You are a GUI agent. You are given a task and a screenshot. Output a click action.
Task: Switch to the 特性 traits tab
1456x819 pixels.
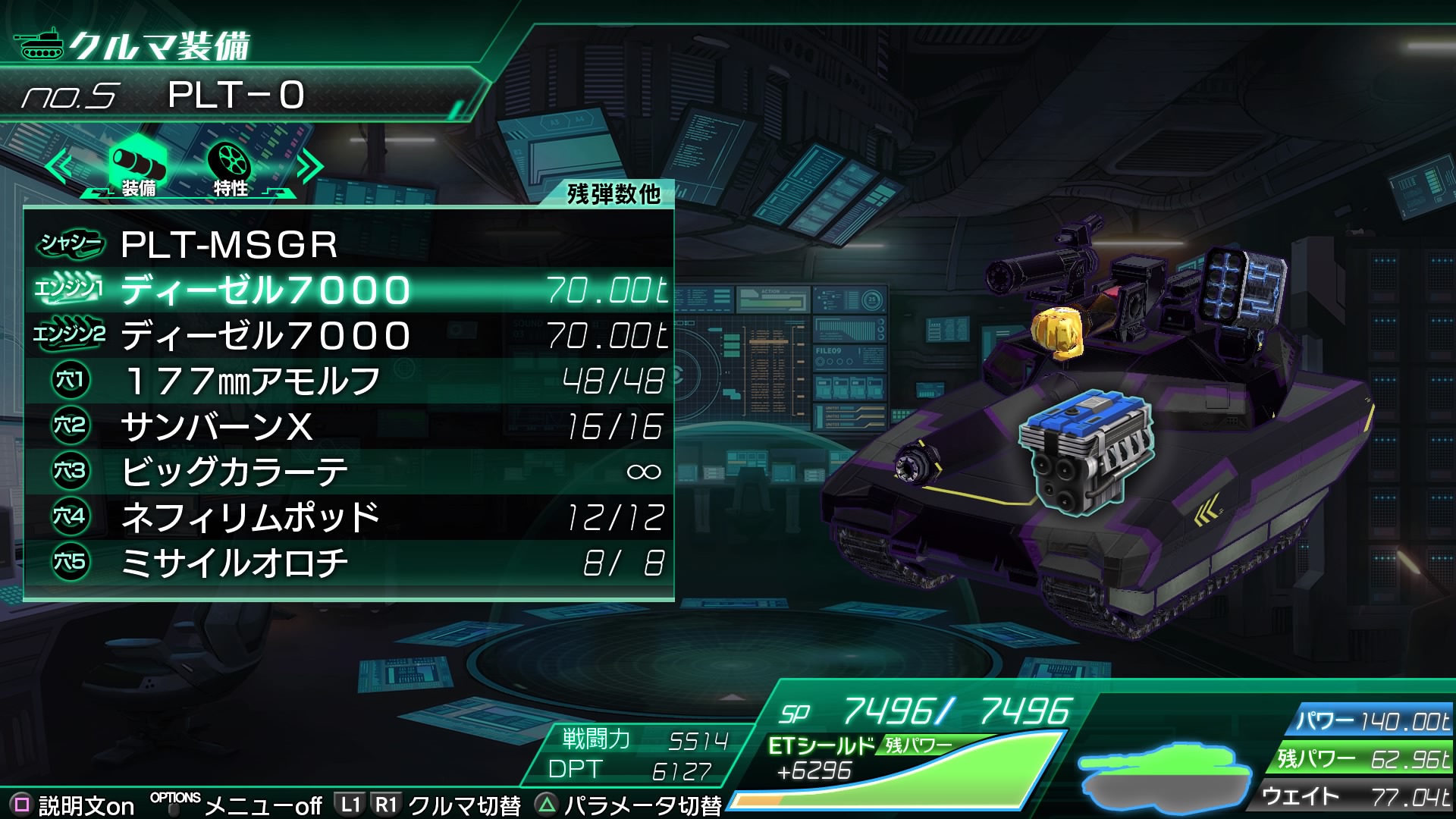(x=230, y=167)
